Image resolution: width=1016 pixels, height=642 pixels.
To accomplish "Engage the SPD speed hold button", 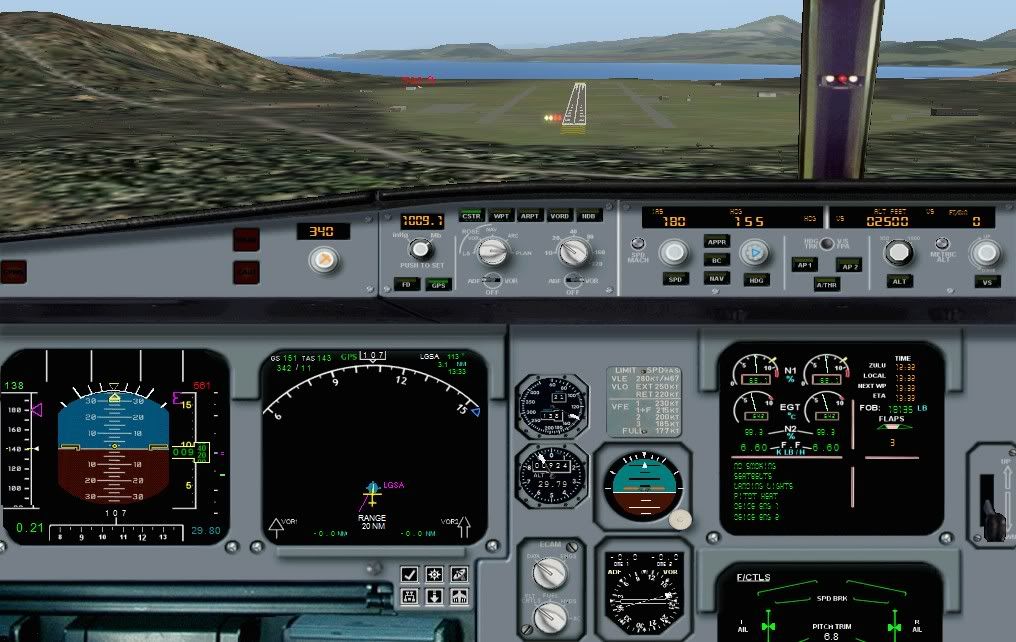I will (674, 279).
